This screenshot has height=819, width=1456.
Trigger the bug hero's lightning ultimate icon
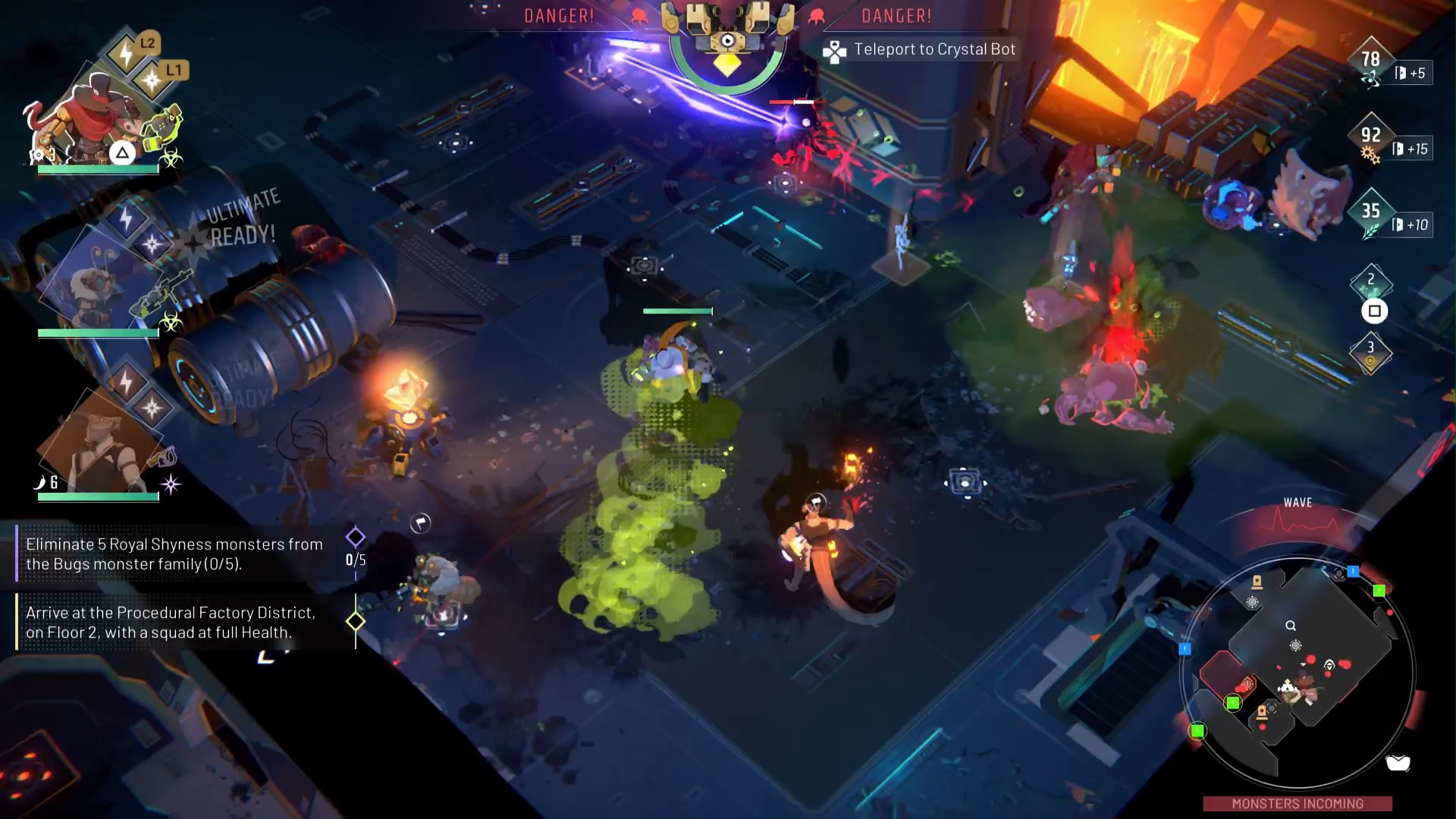point(126,218)
